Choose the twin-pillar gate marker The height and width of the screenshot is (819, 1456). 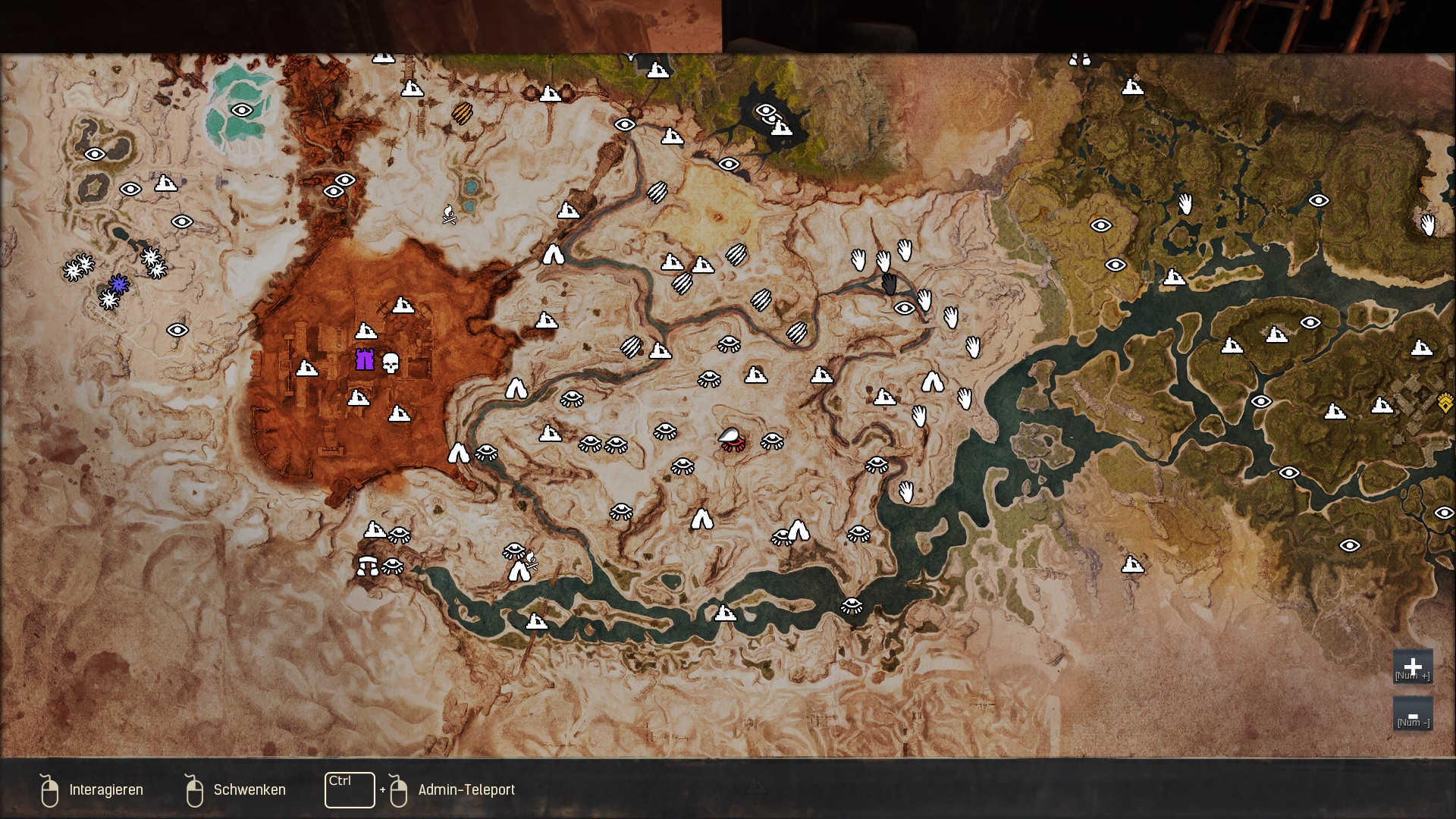(x=368, y=566)
